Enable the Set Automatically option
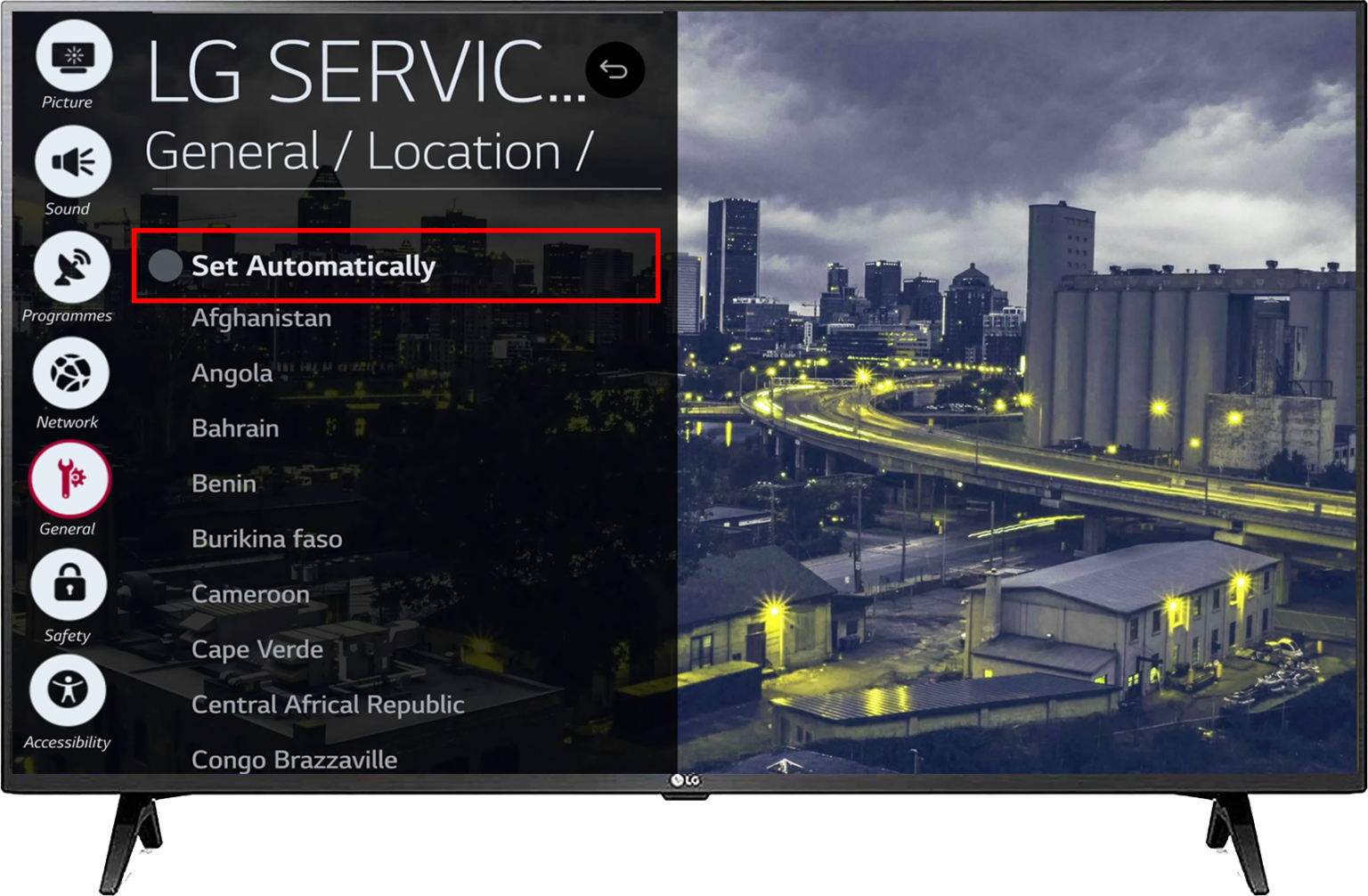Screen dimensions: 1368x896 pos(313,265)
